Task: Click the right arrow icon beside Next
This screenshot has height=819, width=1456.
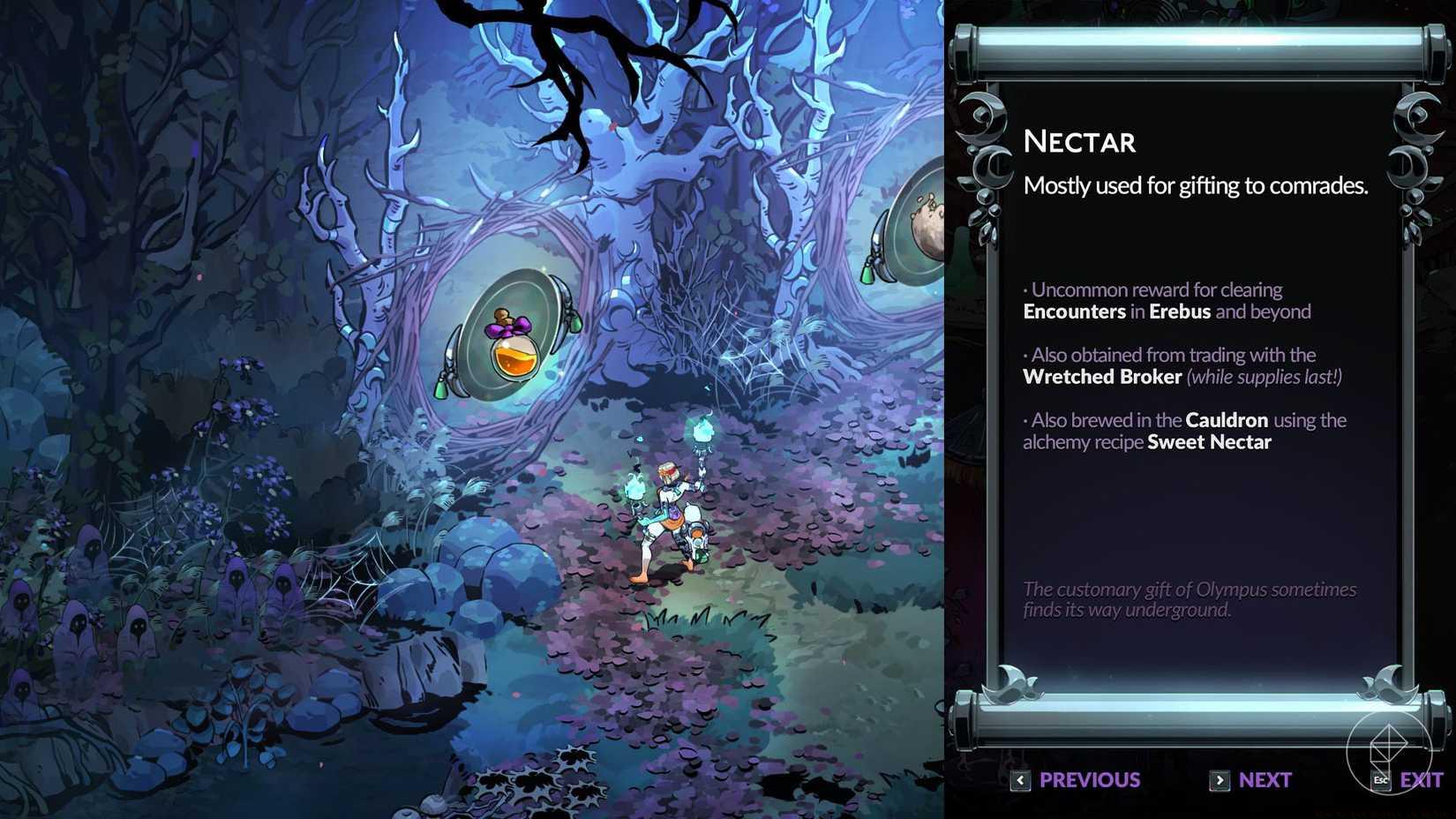Action: click(x=1220, y=780)
